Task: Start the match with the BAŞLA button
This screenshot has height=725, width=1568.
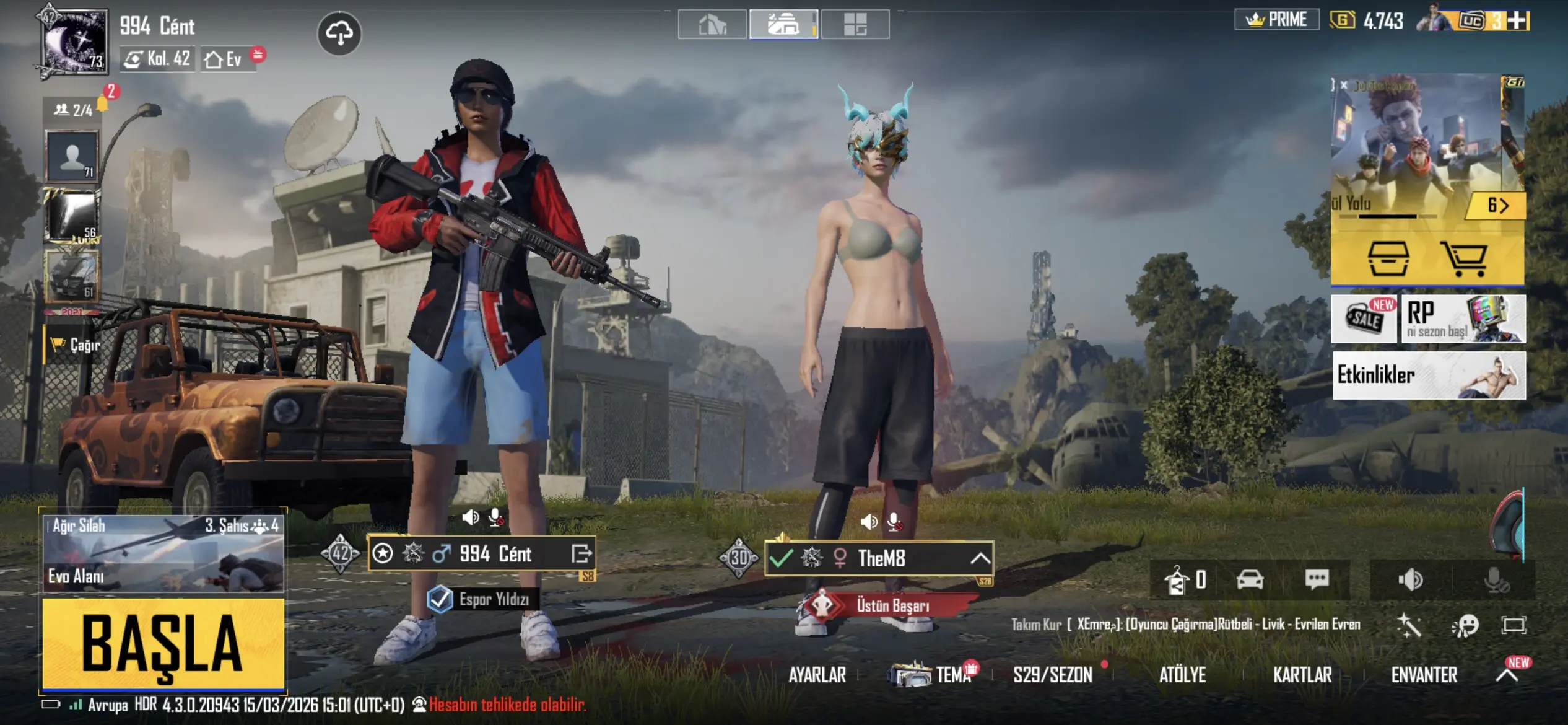Action: coord(163,643)
